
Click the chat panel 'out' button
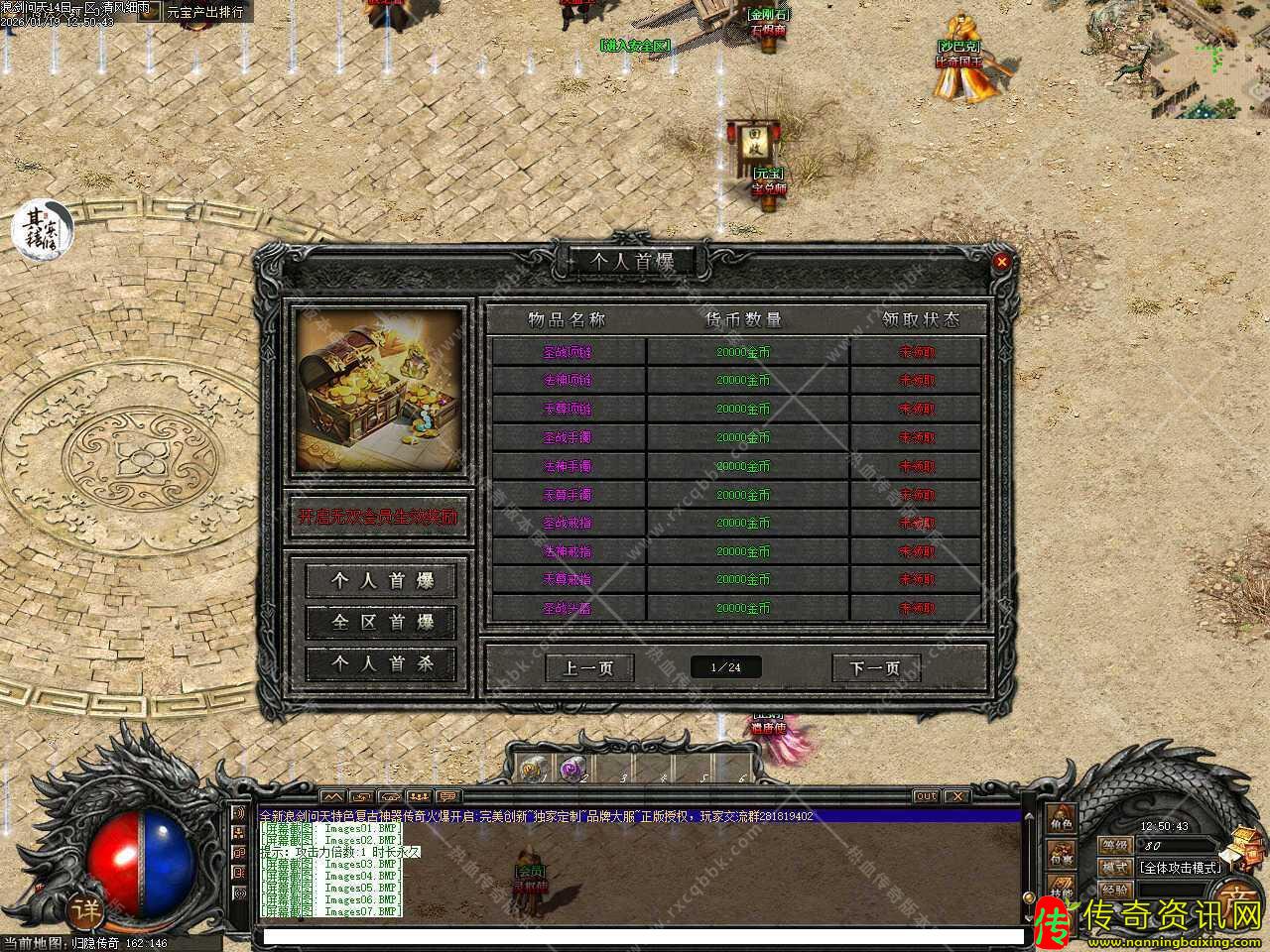click(925, 796)
